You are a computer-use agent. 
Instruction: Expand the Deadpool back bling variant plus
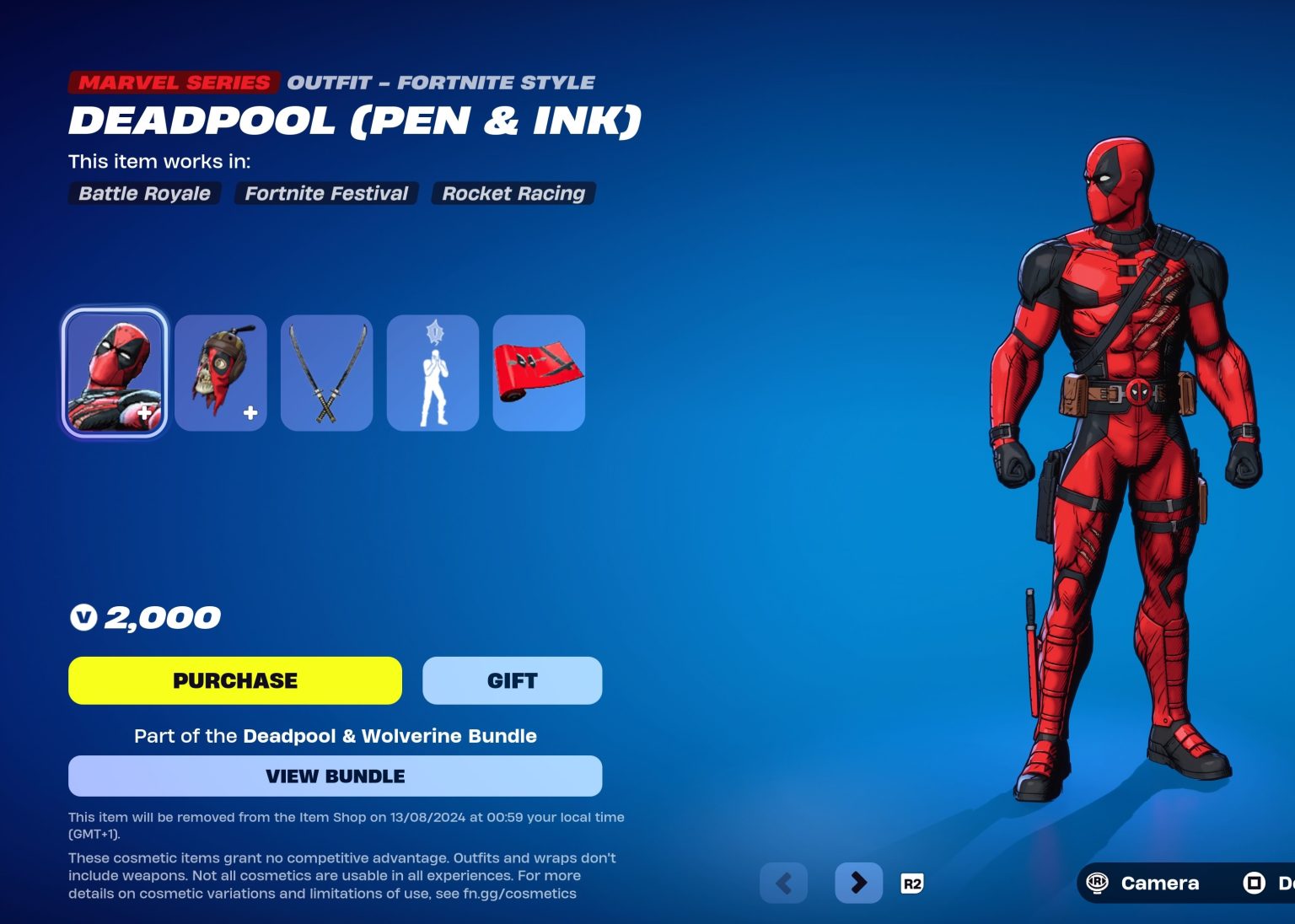pos(250,412)
